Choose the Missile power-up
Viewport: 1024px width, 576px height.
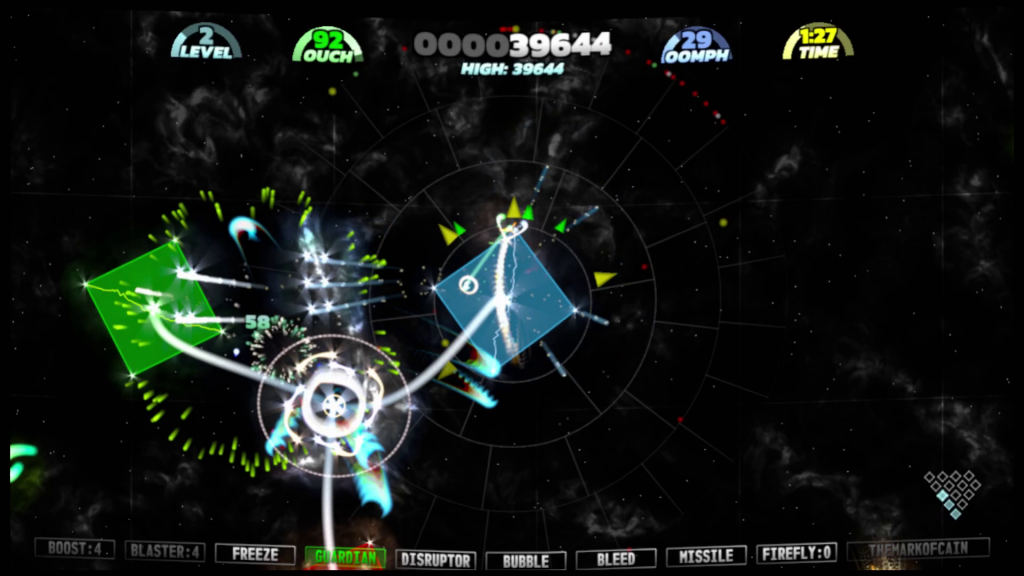coord(706,556)
